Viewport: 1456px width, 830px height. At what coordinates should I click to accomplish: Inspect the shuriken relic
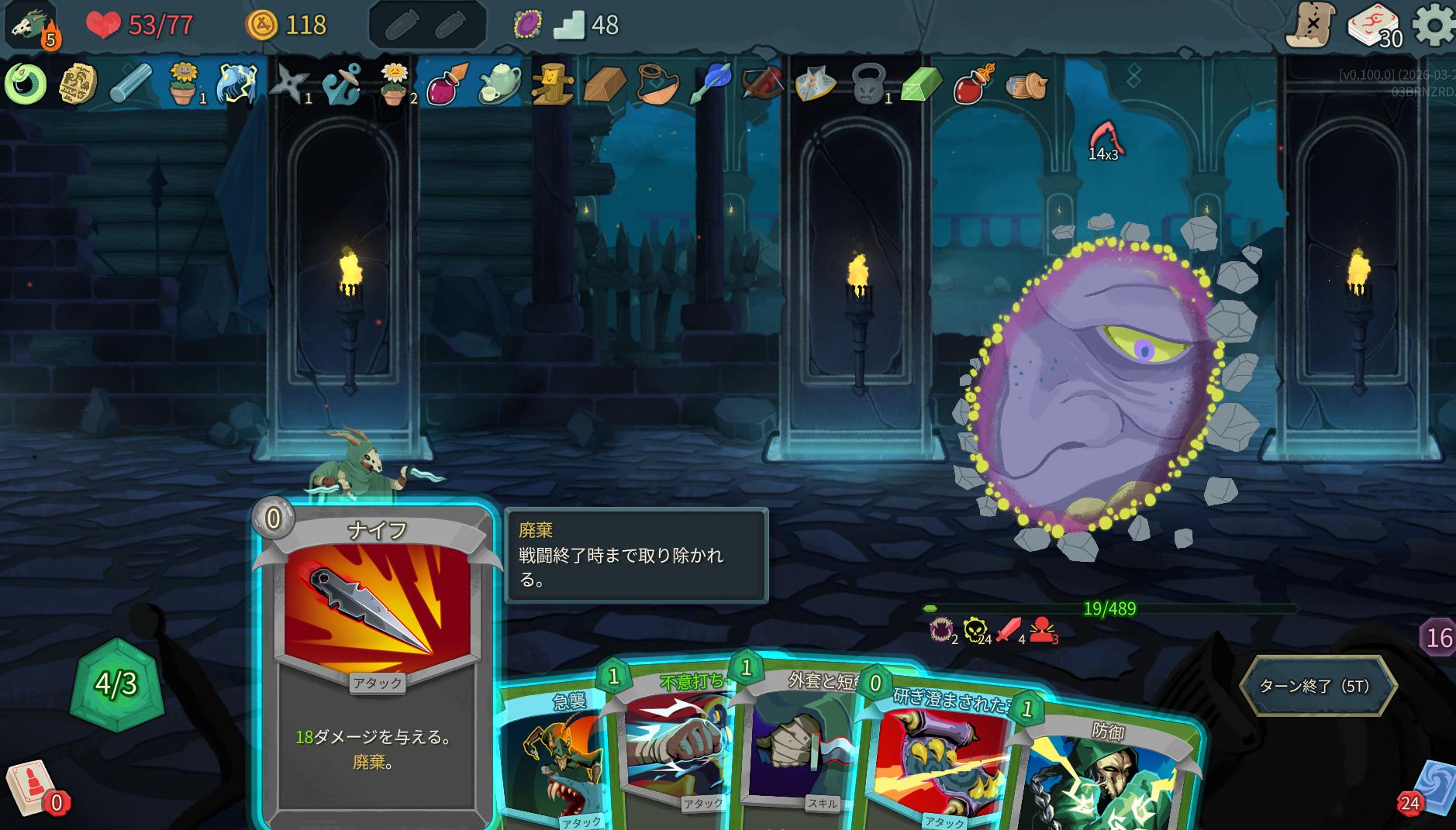tap(289, 83)
